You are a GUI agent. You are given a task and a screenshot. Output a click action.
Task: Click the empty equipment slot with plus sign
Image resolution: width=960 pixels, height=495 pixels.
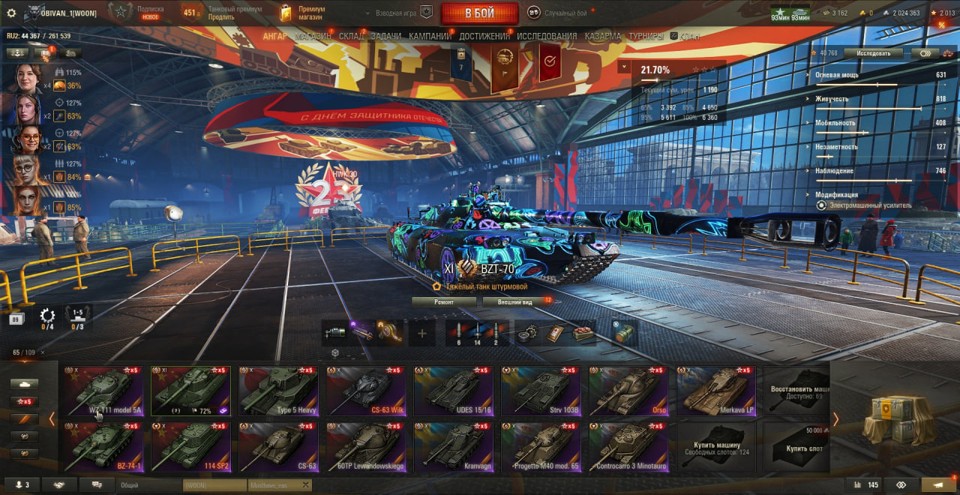click(421, 333)
